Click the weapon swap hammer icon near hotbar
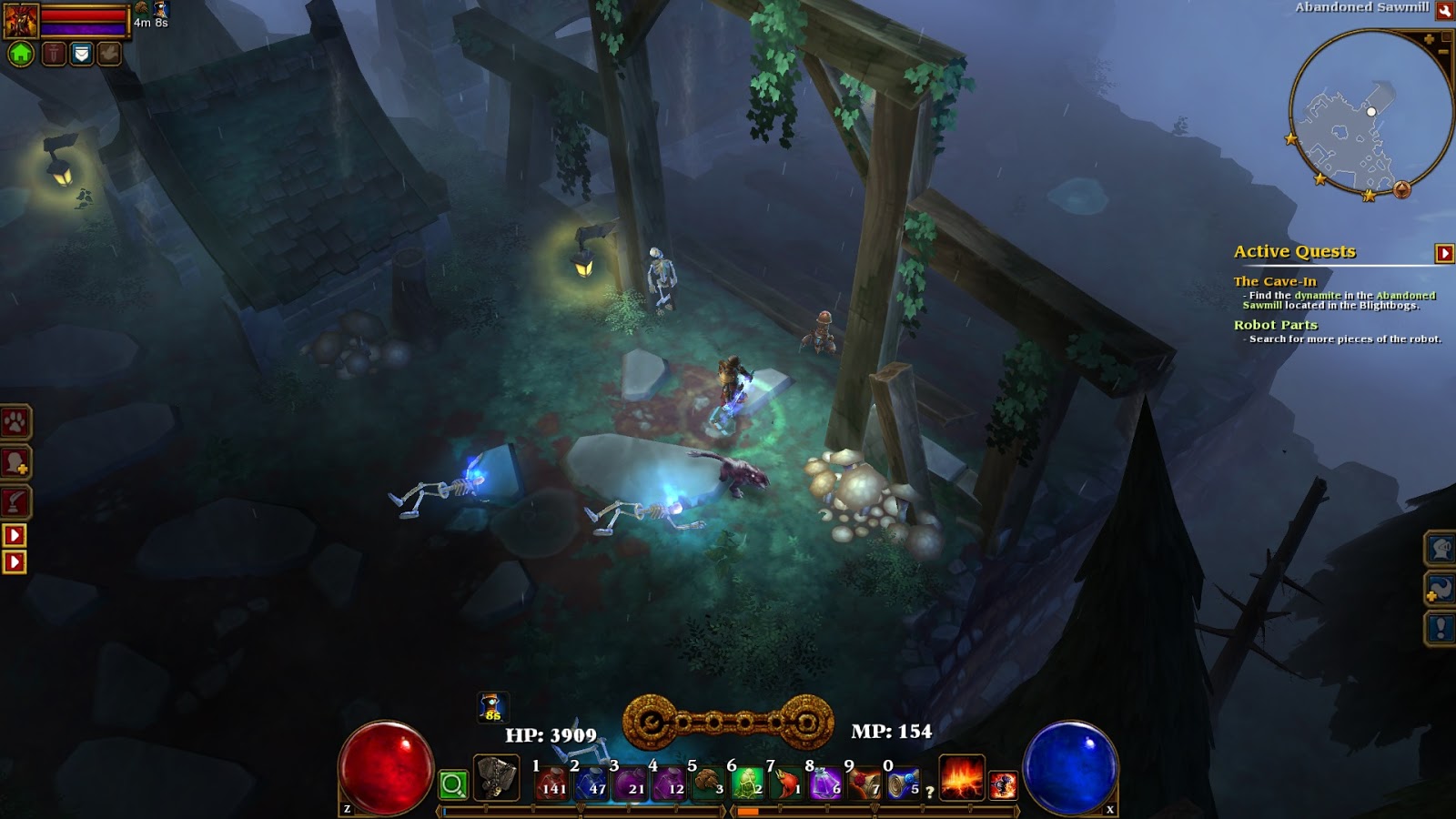Viewport: 1456px width, 819px height. click(x=496, y=779)
